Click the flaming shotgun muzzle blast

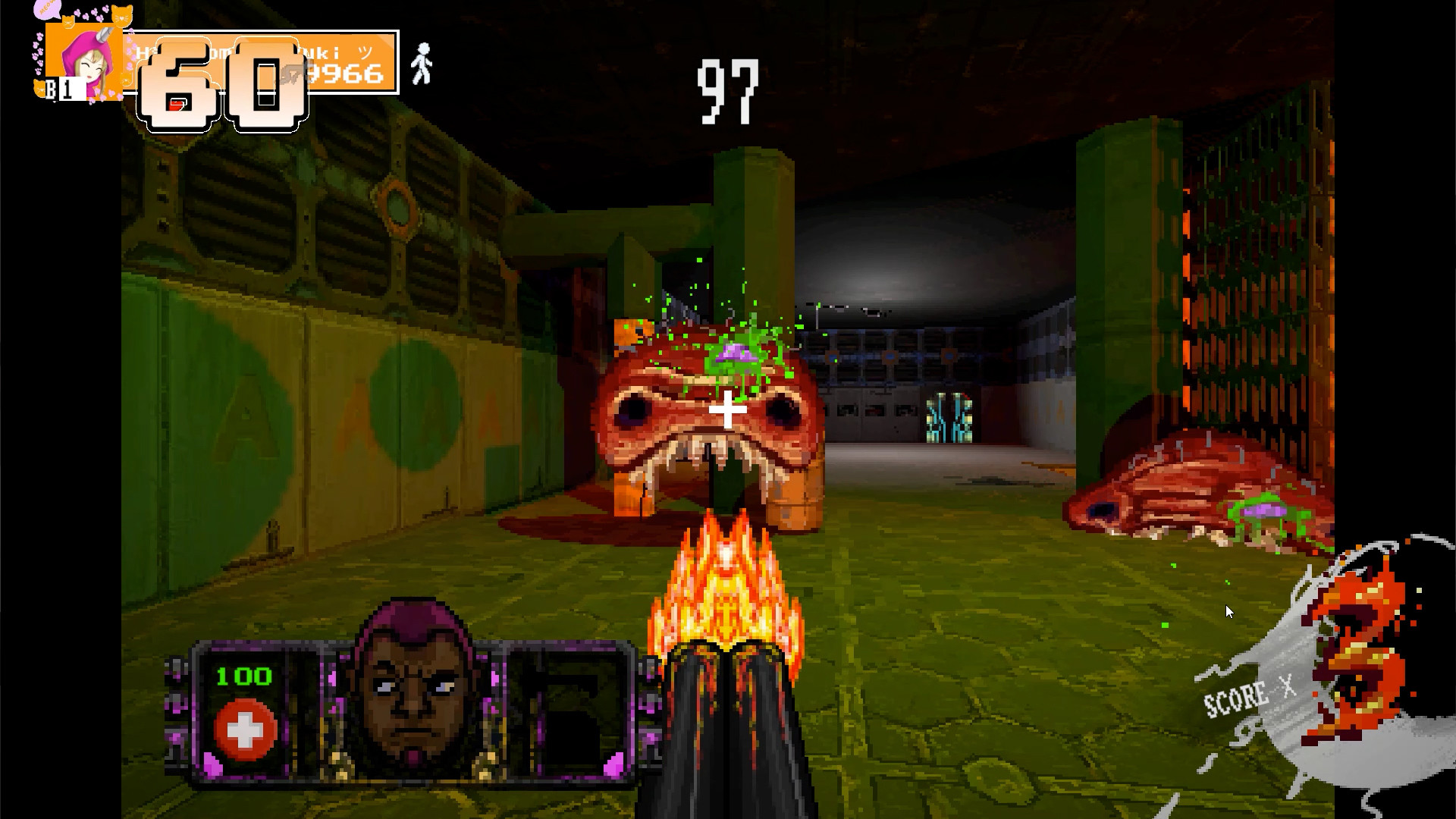pyautogui.click(x=726, y=591)
